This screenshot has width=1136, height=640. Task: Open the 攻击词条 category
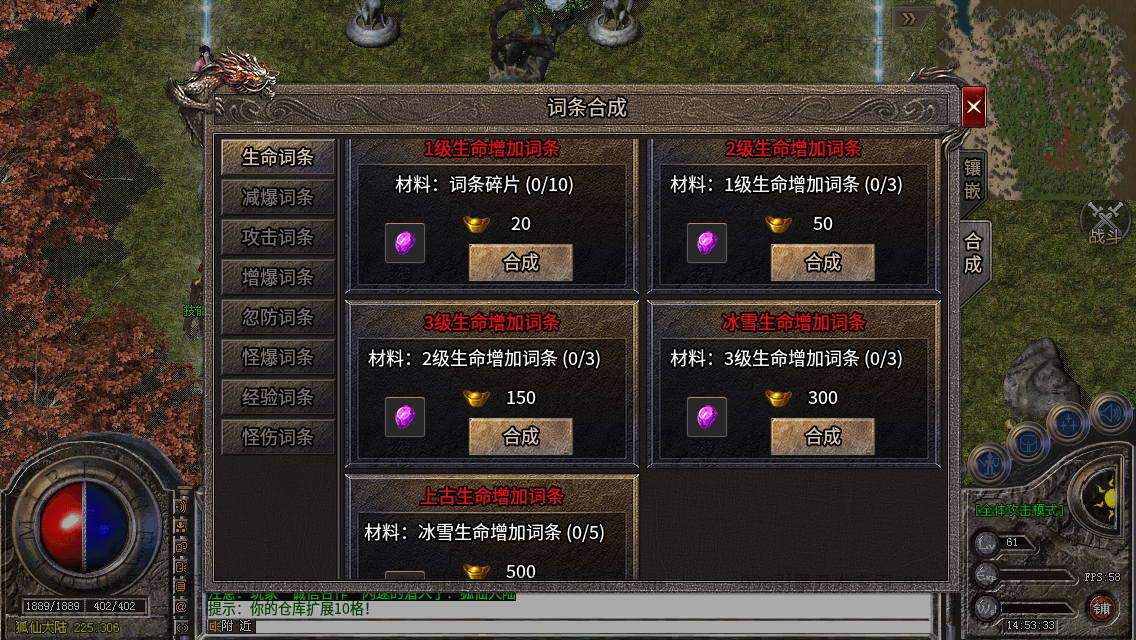click(x=278, y=238)
